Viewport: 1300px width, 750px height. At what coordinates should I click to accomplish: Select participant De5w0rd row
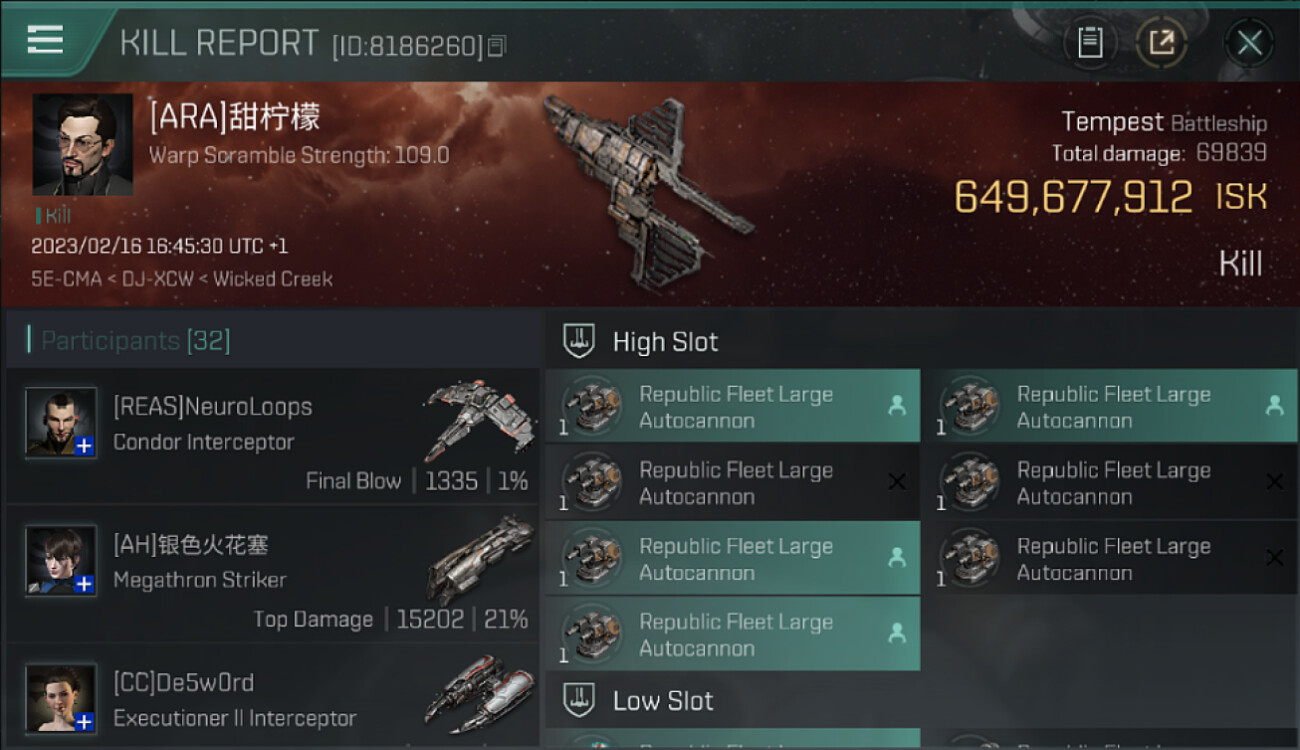pos(272,700)
